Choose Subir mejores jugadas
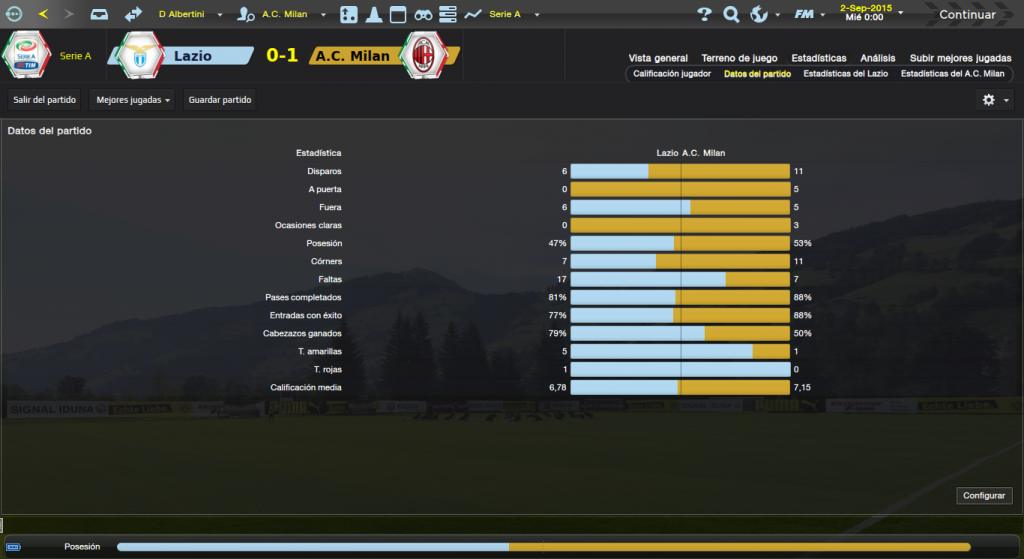This screenshot has width=1024, height=559. point(960,58)
